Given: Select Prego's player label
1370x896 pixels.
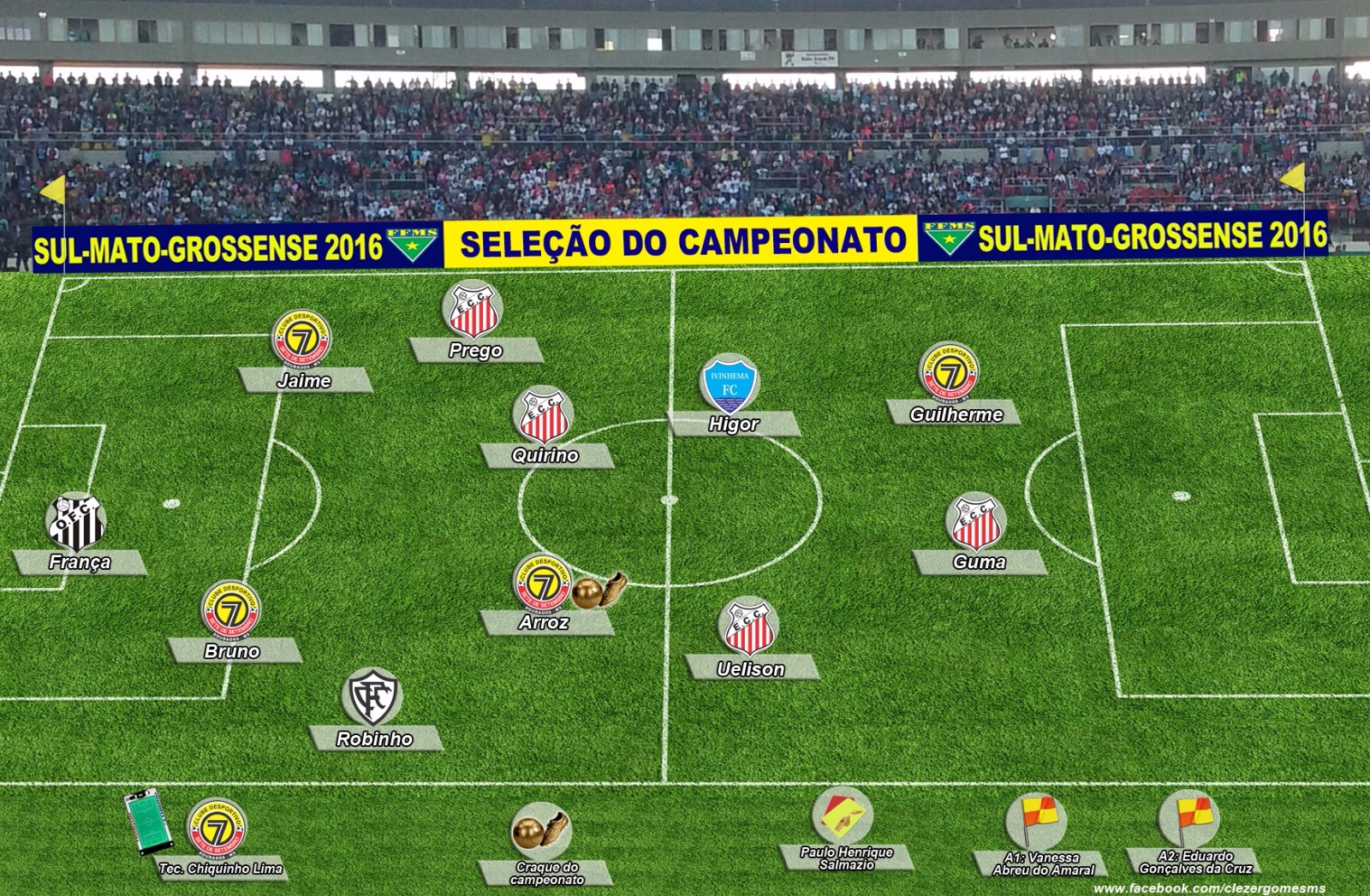Looking at the screenshot, I should (475, 350).
